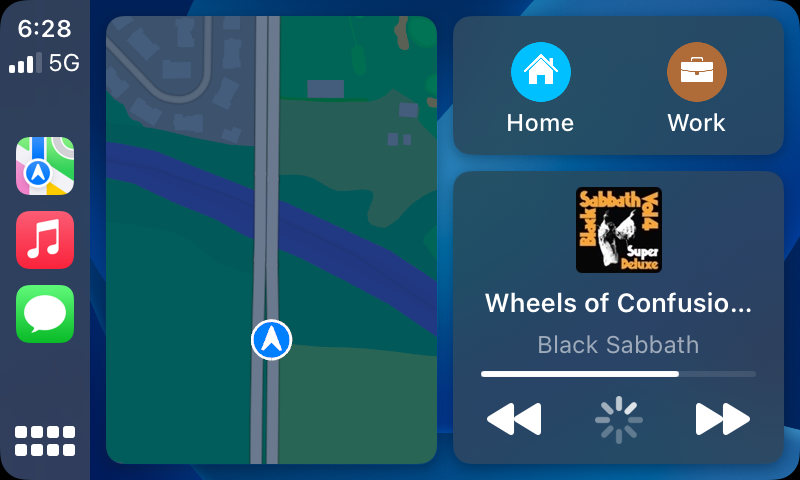
Task: Launch the Music app
Action: [45, 240]
